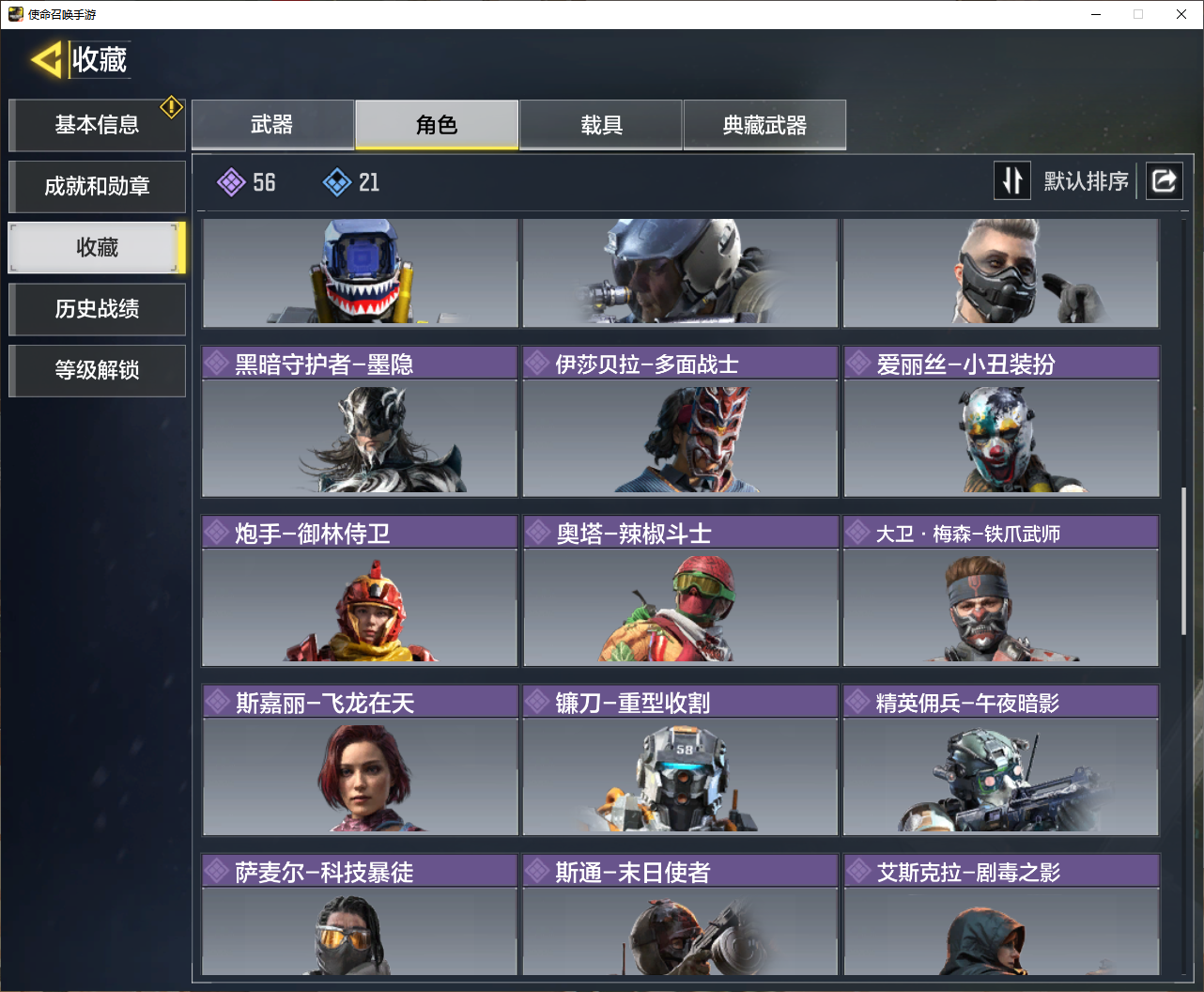The image size is (1204, 992).
Task: Select the 黑暗守护者-墨隐 character card
Action: (x=360, y=423)
